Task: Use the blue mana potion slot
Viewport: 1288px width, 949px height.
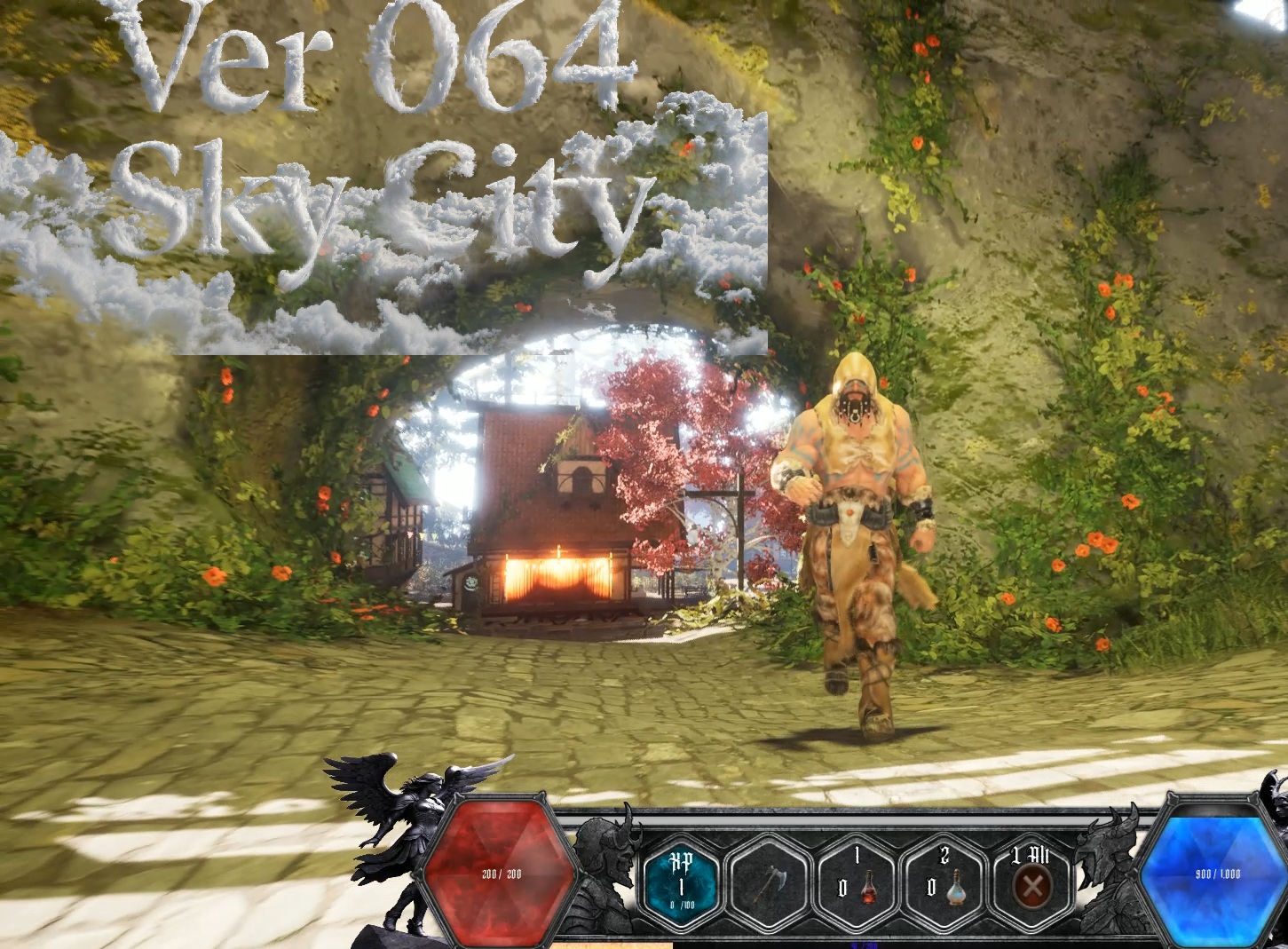Action: tap(944, 882)
